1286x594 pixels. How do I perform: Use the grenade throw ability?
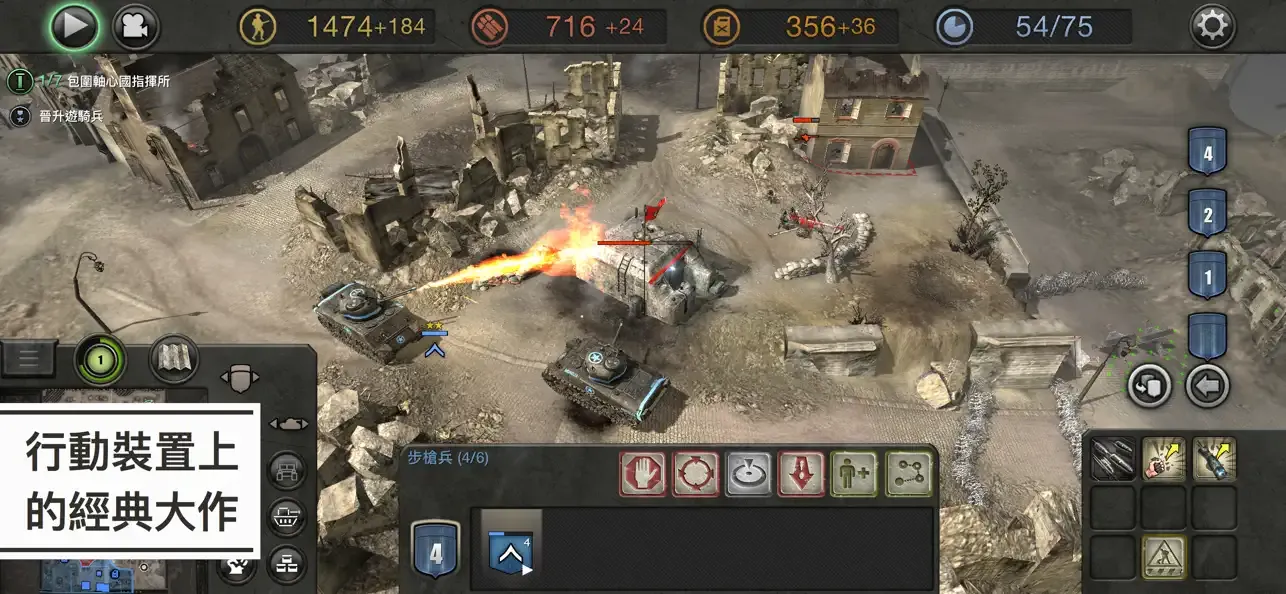coord(1163,459)
